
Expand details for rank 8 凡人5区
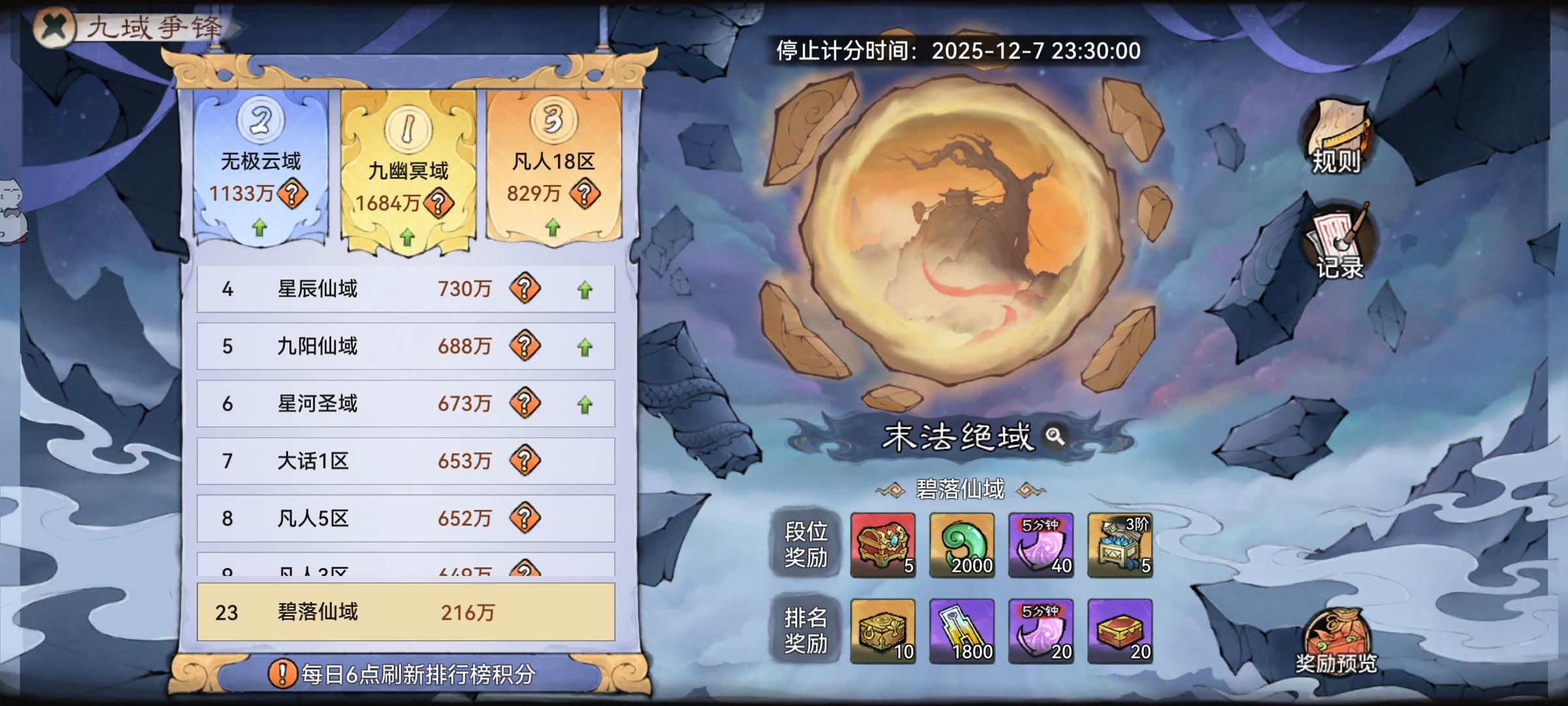[405, 519]
